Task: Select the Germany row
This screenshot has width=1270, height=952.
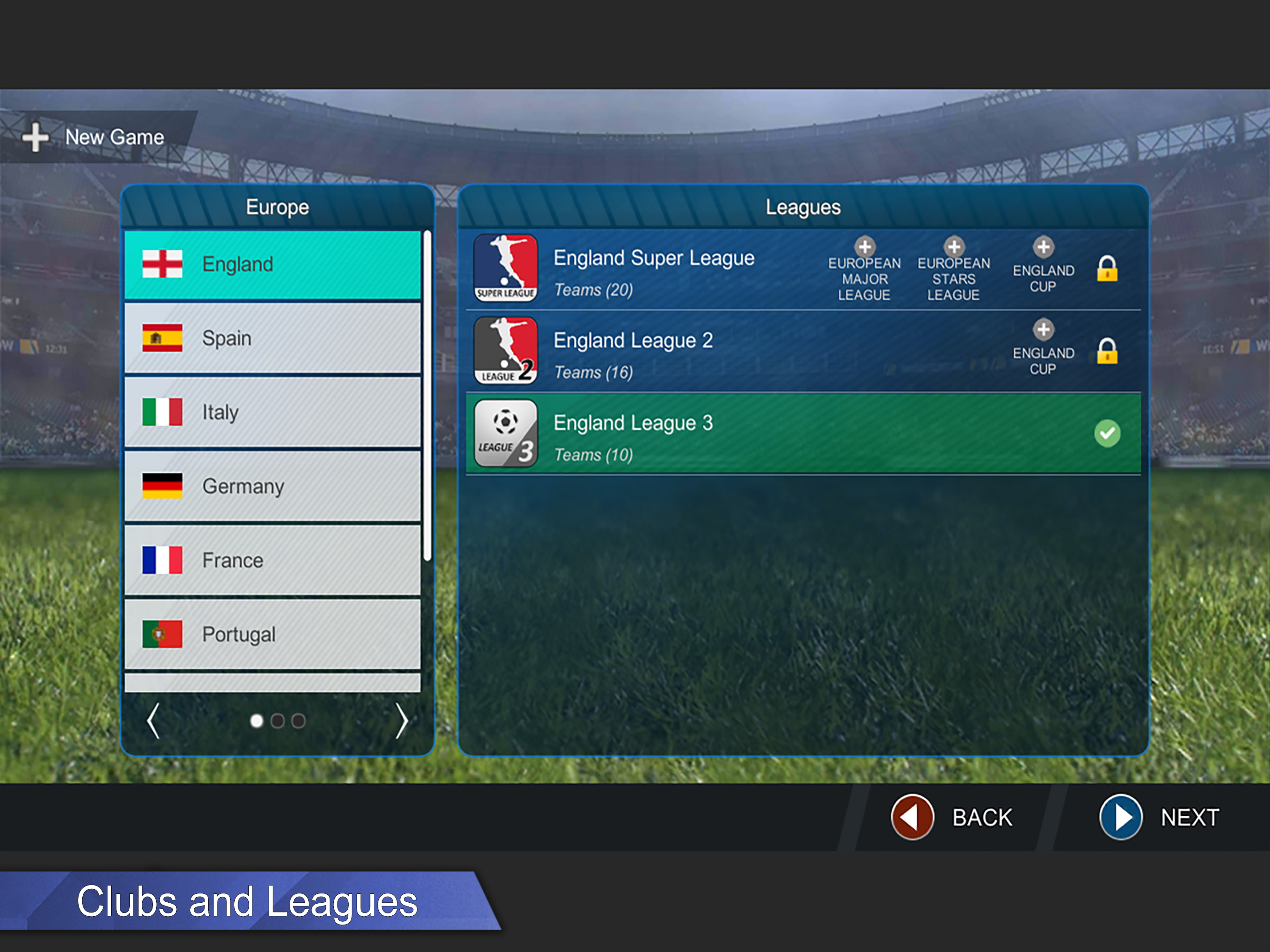Action: 272,486
